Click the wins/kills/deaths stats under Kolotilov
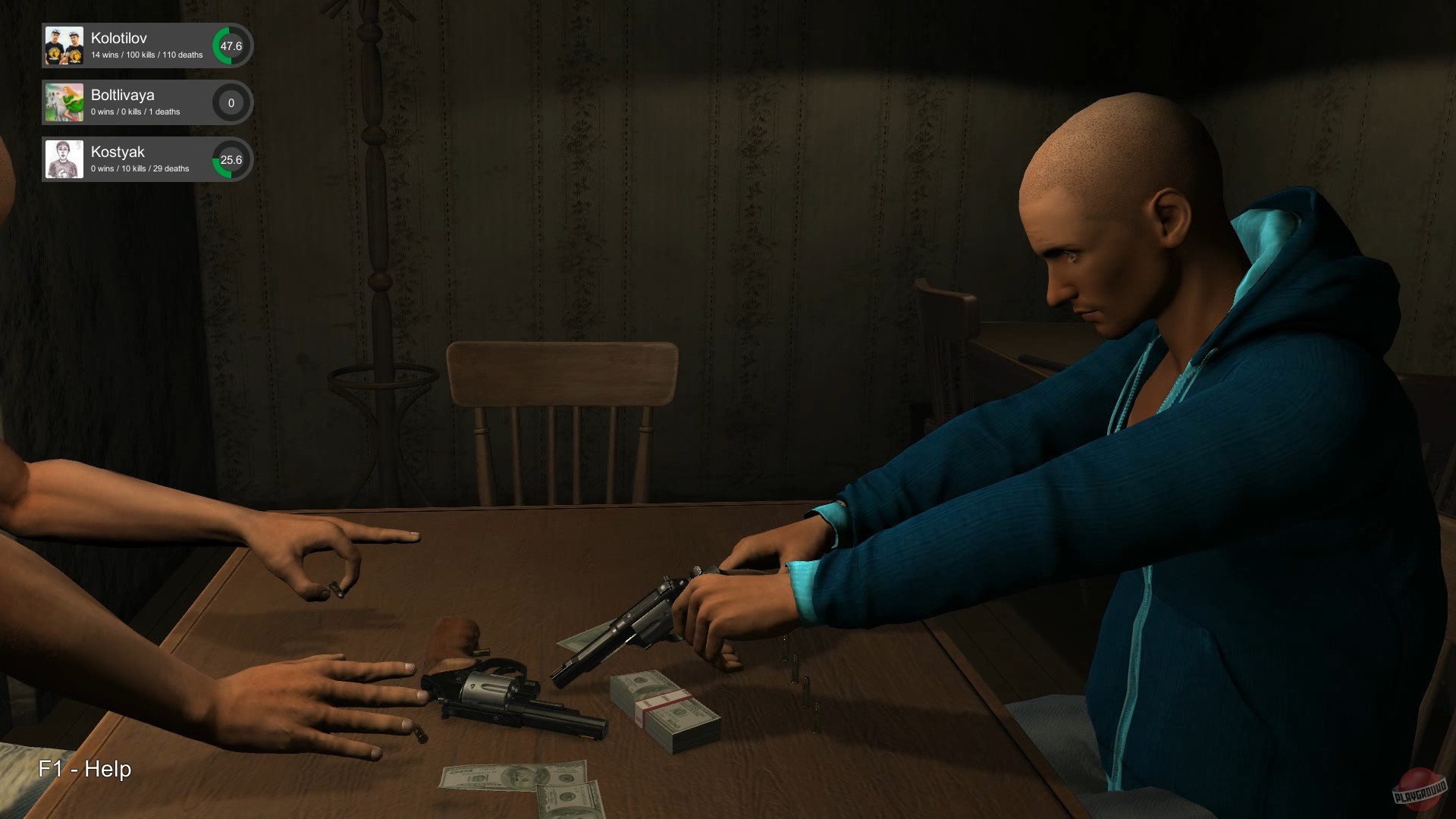Image resolution: width=1456 pixels, height=819 pixels. coord(146,55)
